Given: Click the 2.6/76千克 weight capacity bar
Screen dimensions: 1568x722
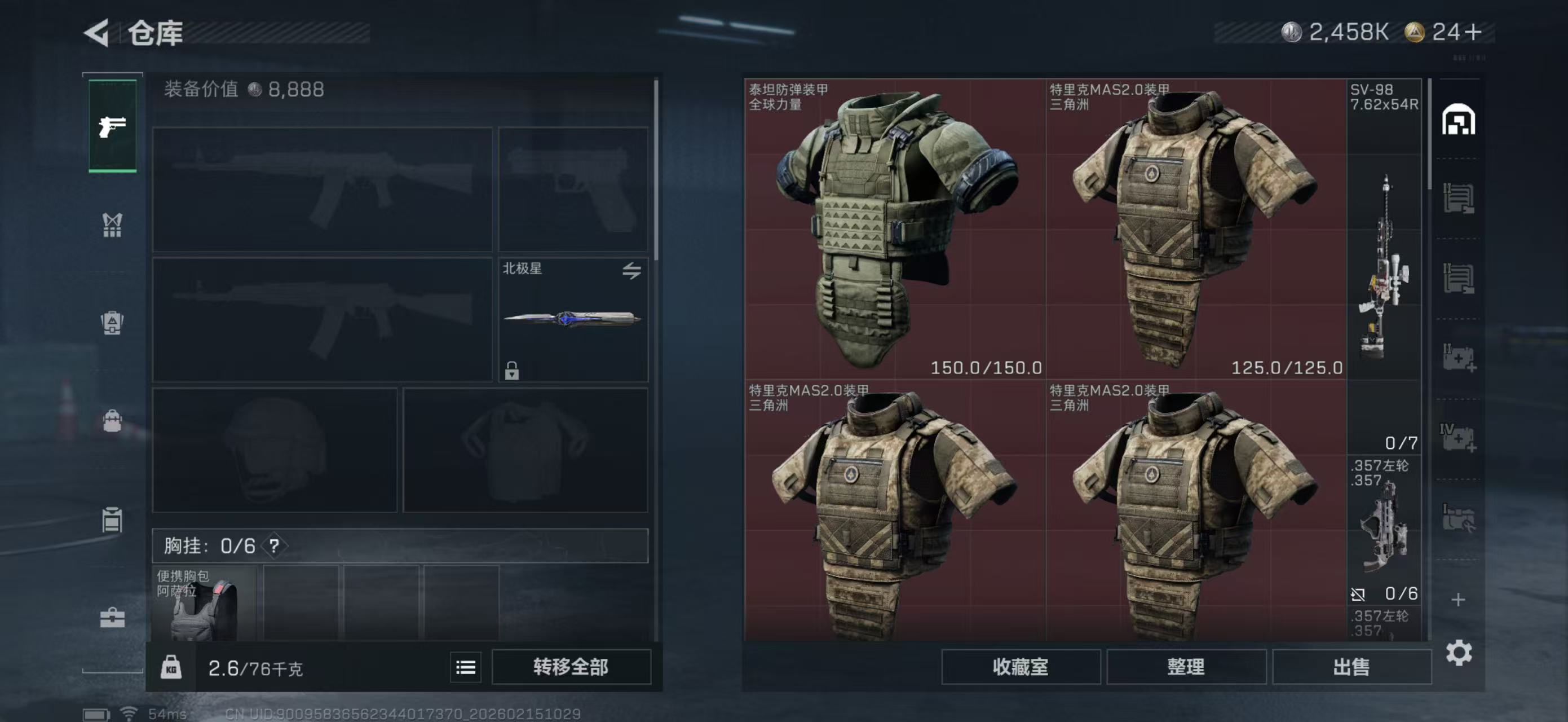Looking at the screenshot, I should (255, 667).
